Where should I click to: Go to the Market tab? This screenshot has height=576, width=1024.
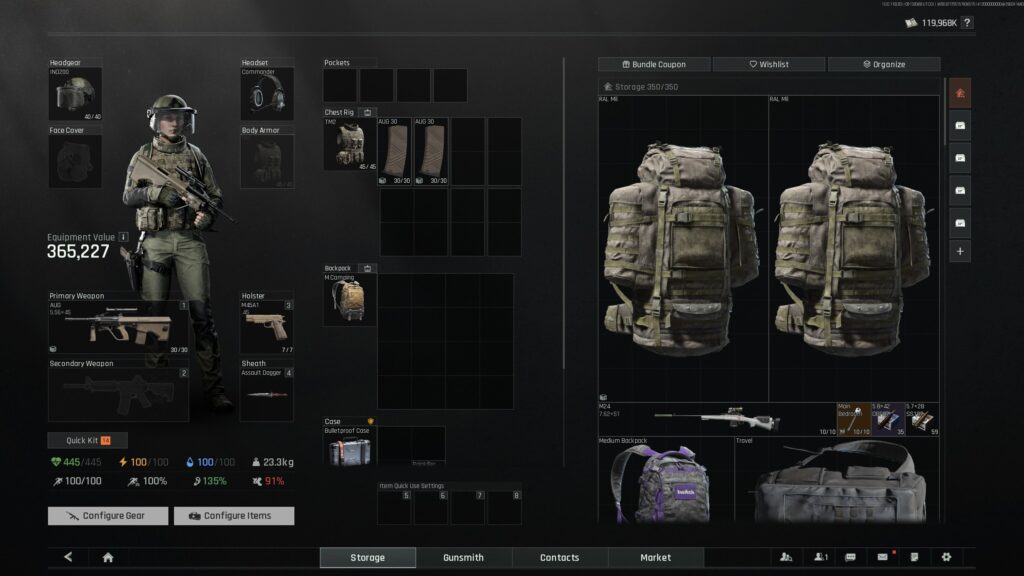[x=655, y=557]
